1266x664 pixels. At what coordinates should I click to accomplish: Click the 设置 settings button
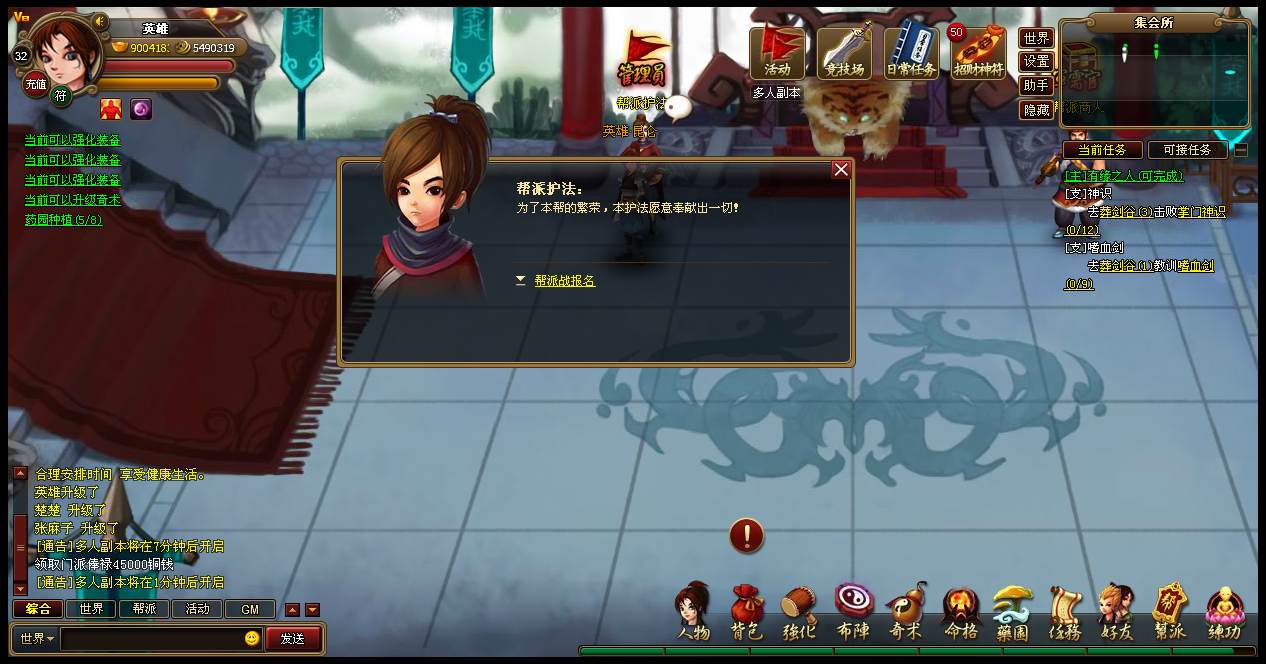1036,62
